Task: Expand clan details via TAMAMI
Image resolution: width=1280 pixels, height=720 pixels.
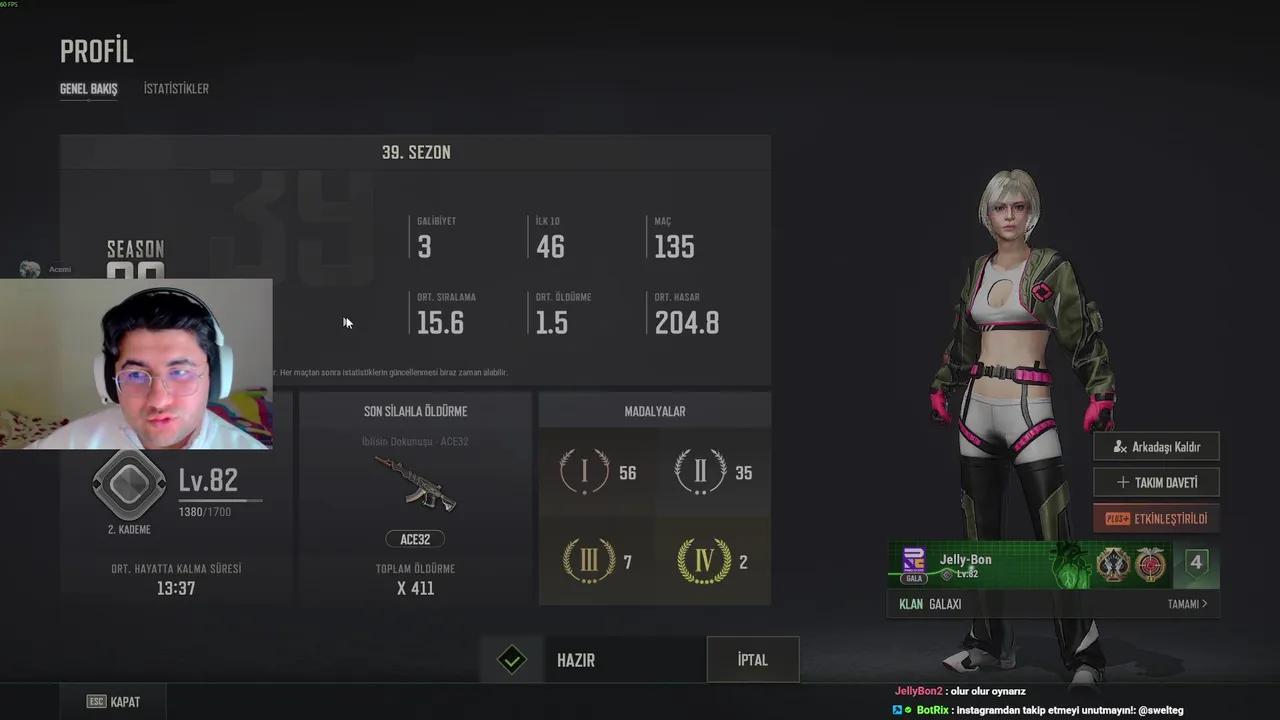Action: pos(1186,604)
